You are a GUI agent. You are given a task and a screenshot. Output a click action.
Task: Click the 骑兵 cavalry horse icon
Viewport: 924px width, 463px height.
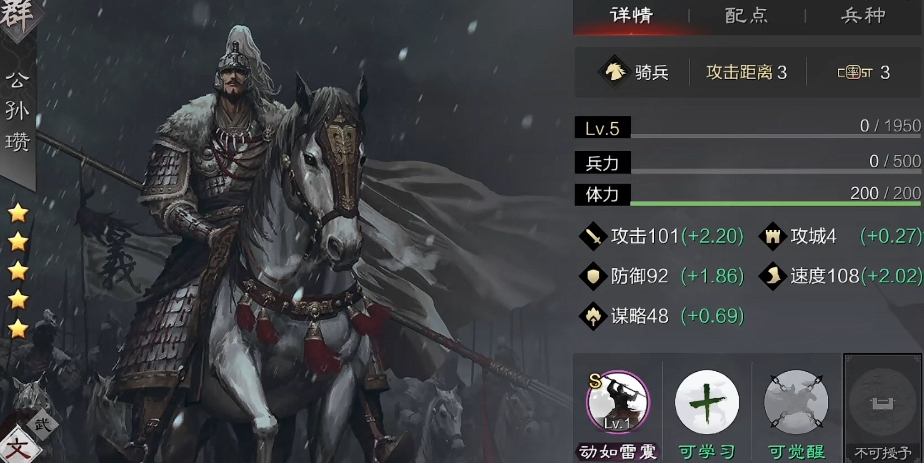(x=611, y=72)
